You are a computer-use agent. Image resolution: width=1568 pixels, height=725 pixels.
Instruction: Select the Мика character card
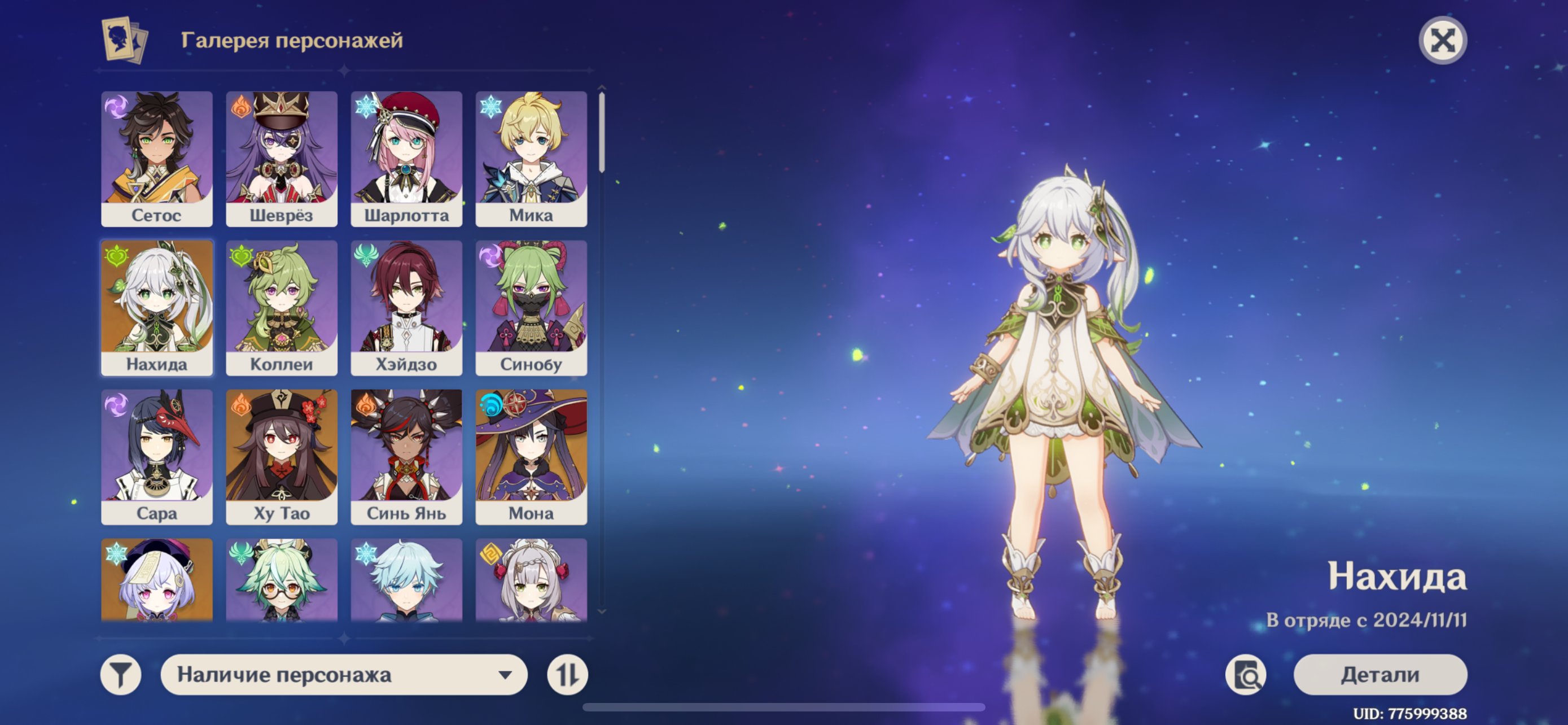pyautogui.click(x=531, y=158)
